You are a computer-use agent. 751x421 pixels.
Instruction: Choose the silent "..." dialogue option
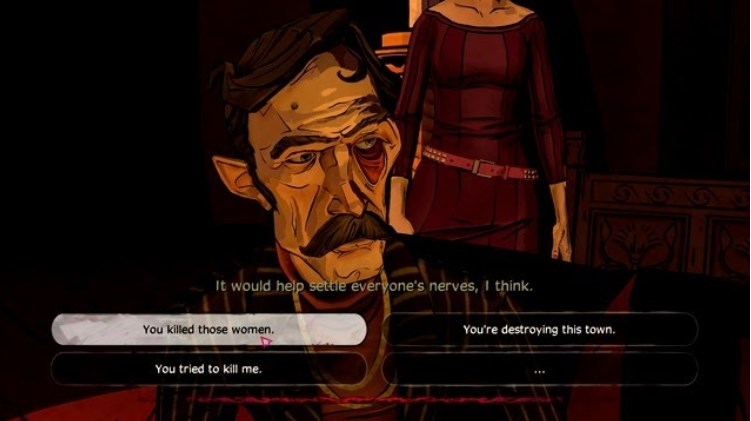pyautogui.click(x=539, y=369)
